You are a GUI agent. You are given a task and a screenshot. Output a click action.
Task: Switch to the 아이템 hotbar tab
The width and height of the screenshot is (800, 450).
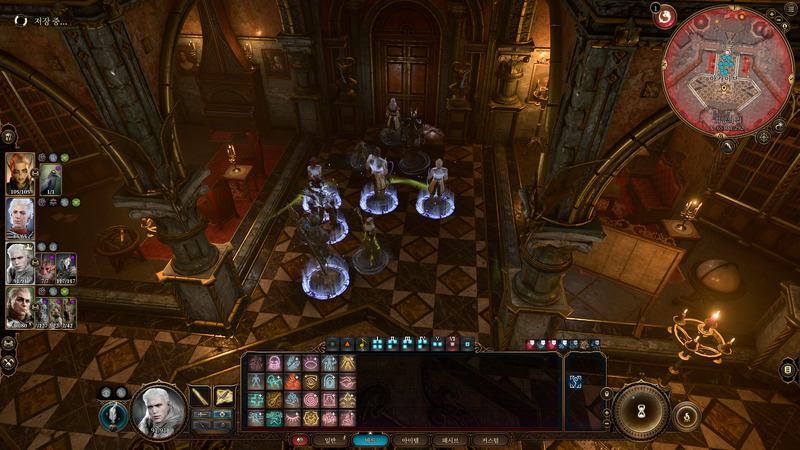[412, 440]
